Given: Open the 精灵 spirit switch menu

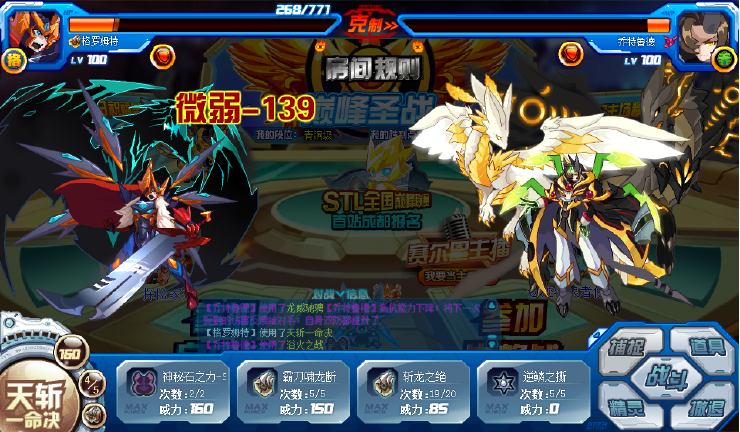Looking at the screenshot, I should (x=627, y=408).
